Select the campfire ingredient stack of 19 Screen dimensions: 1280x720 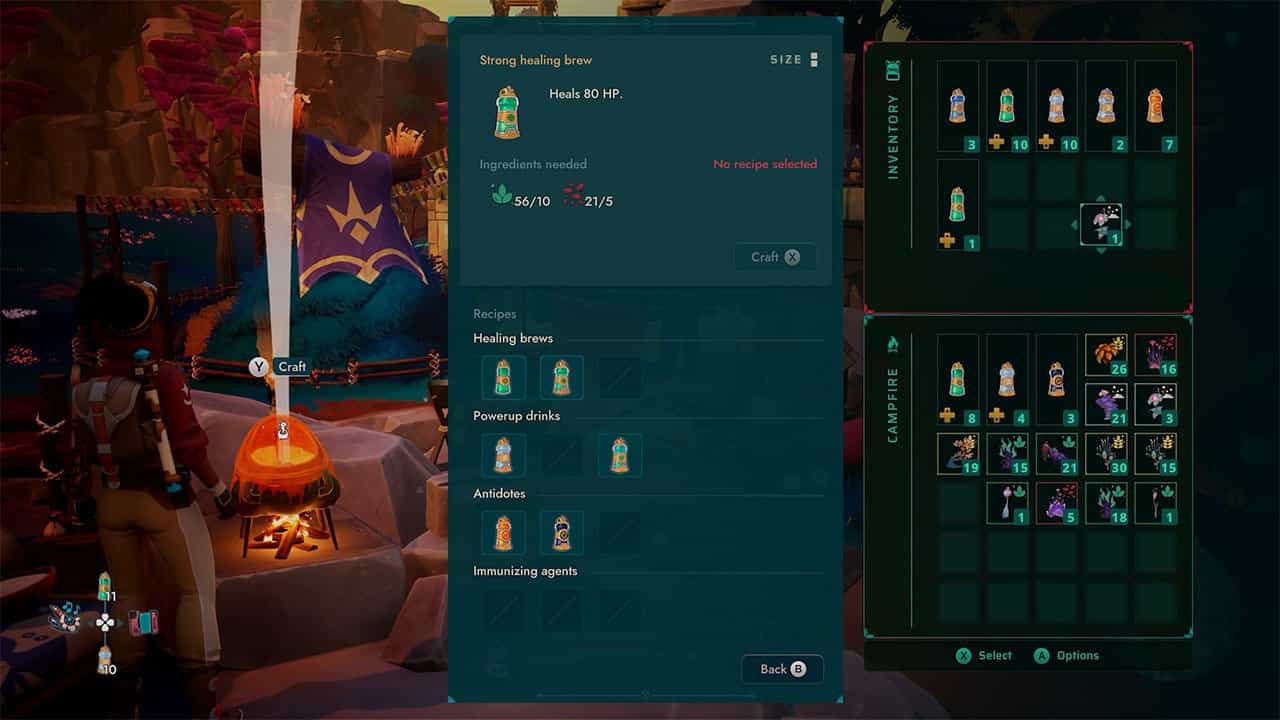pyautogui.click(x=958, y=453)
